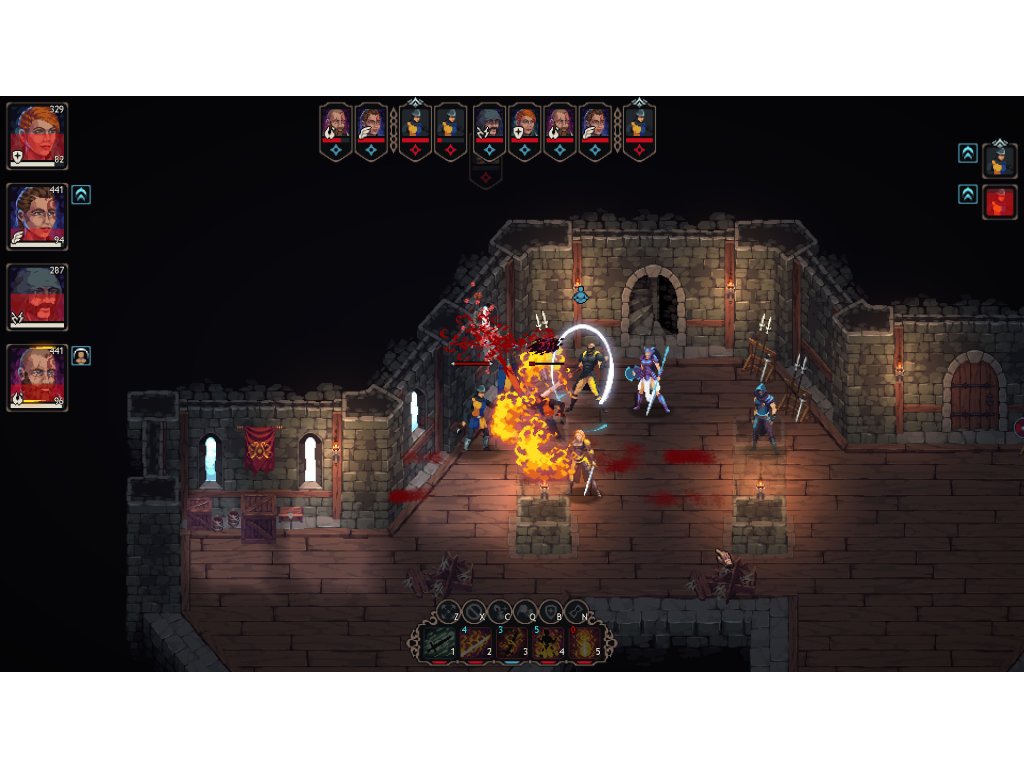Click the shield defend action button
Image resolution: width=1024 pixels, height=768 pixels.
tap(551, 611)
